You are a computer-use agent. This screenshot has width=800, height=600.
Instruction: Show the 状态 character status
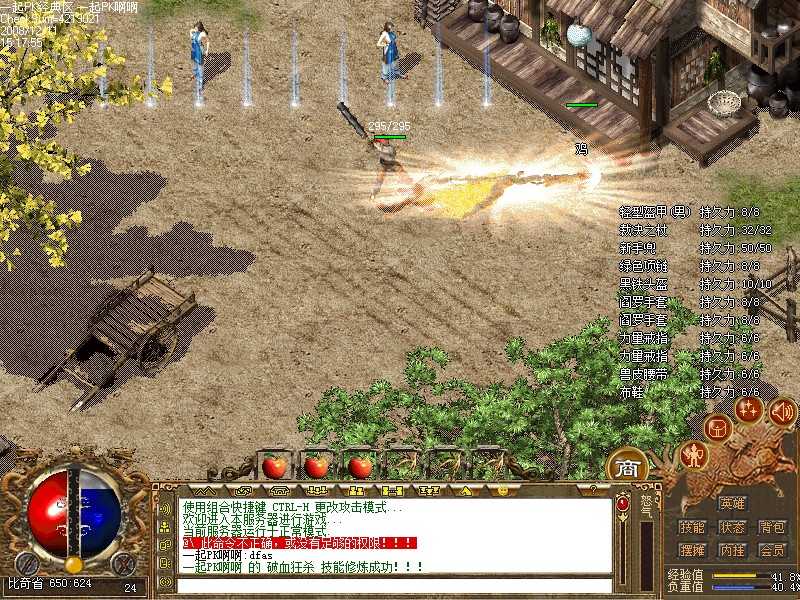click(x=732, y=527)
